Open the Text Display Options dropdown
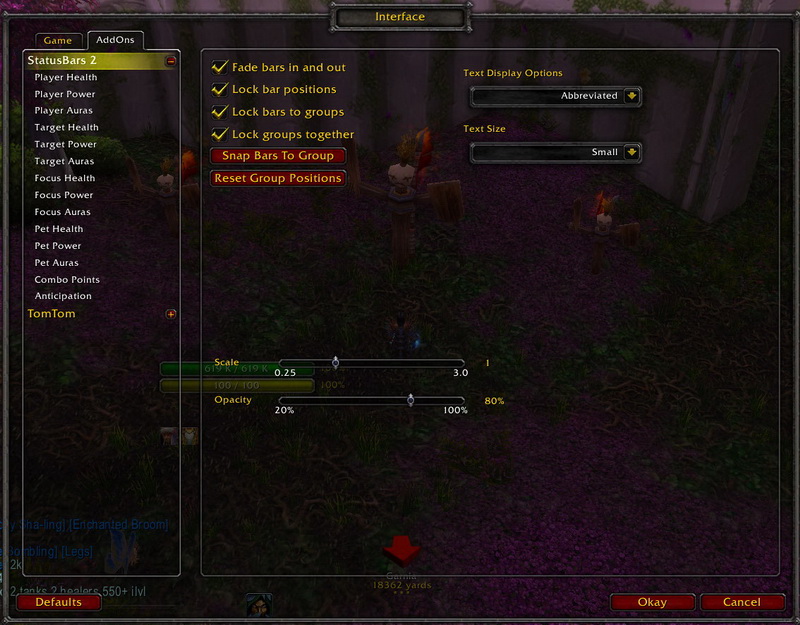800x625 pixels. point(631,96)
